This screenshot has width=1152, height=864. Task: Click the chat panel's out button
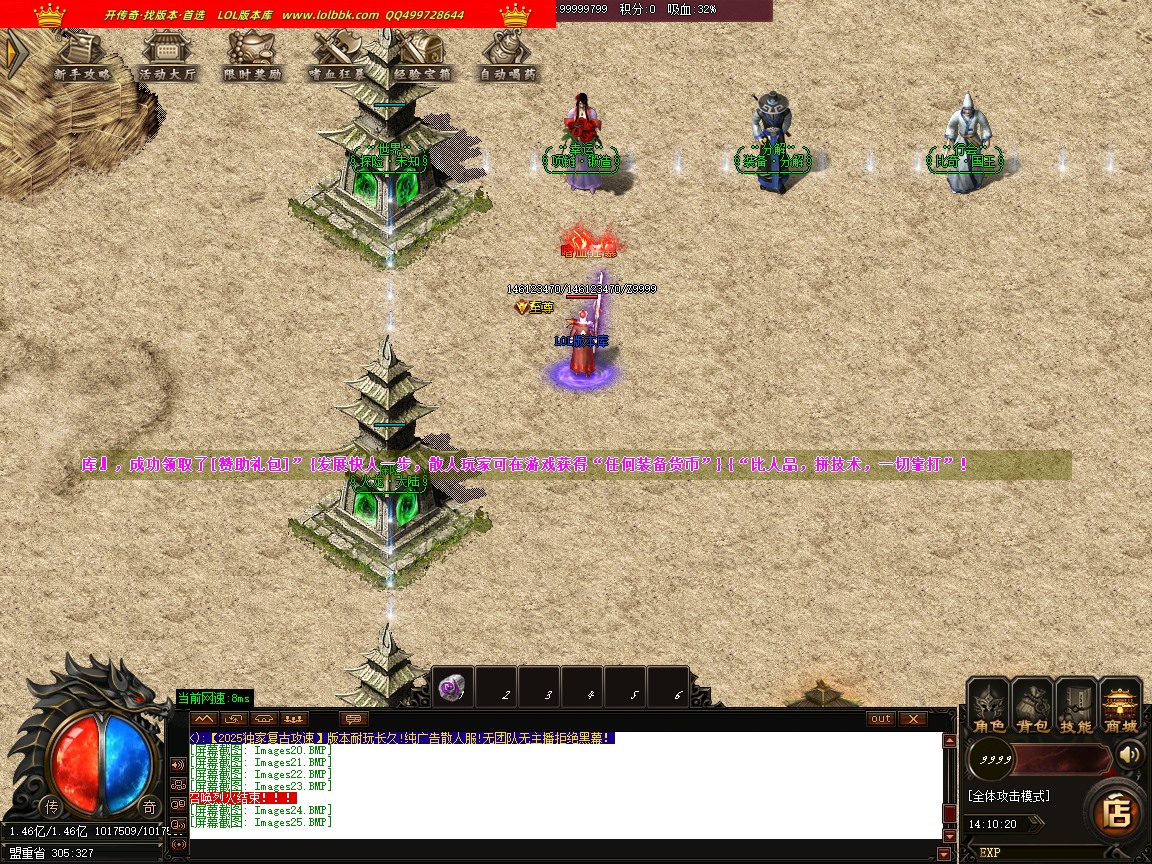tap(881, 719)
